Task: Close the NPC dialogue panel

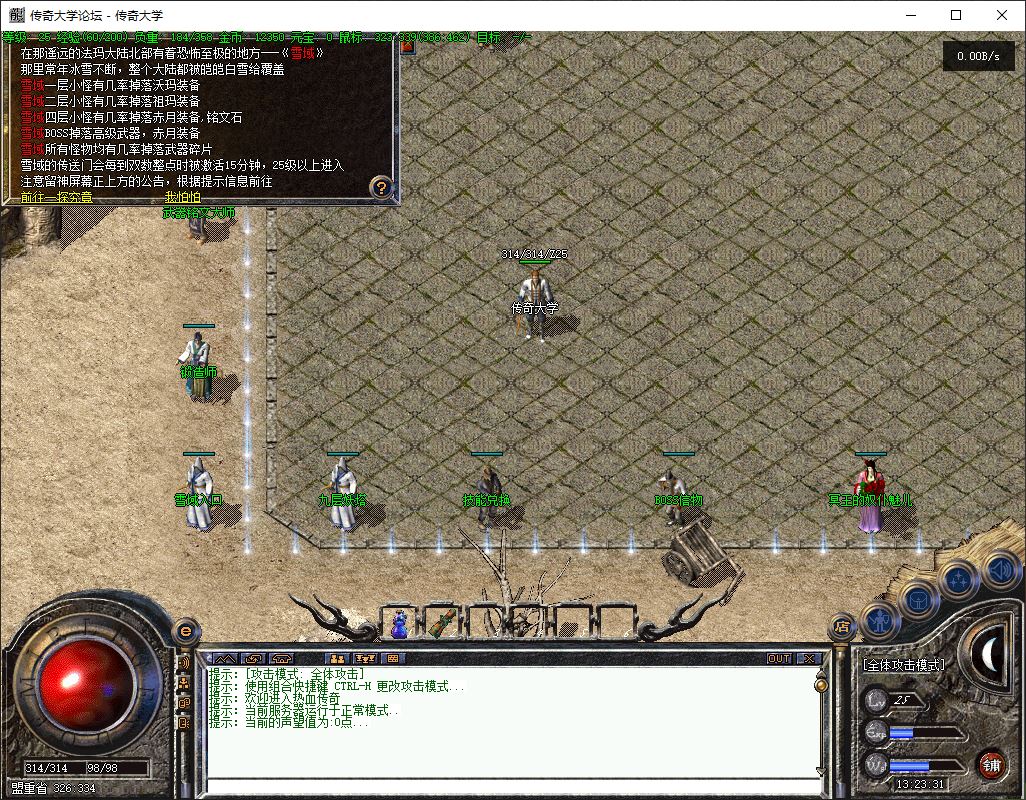Action: [407, 45]
